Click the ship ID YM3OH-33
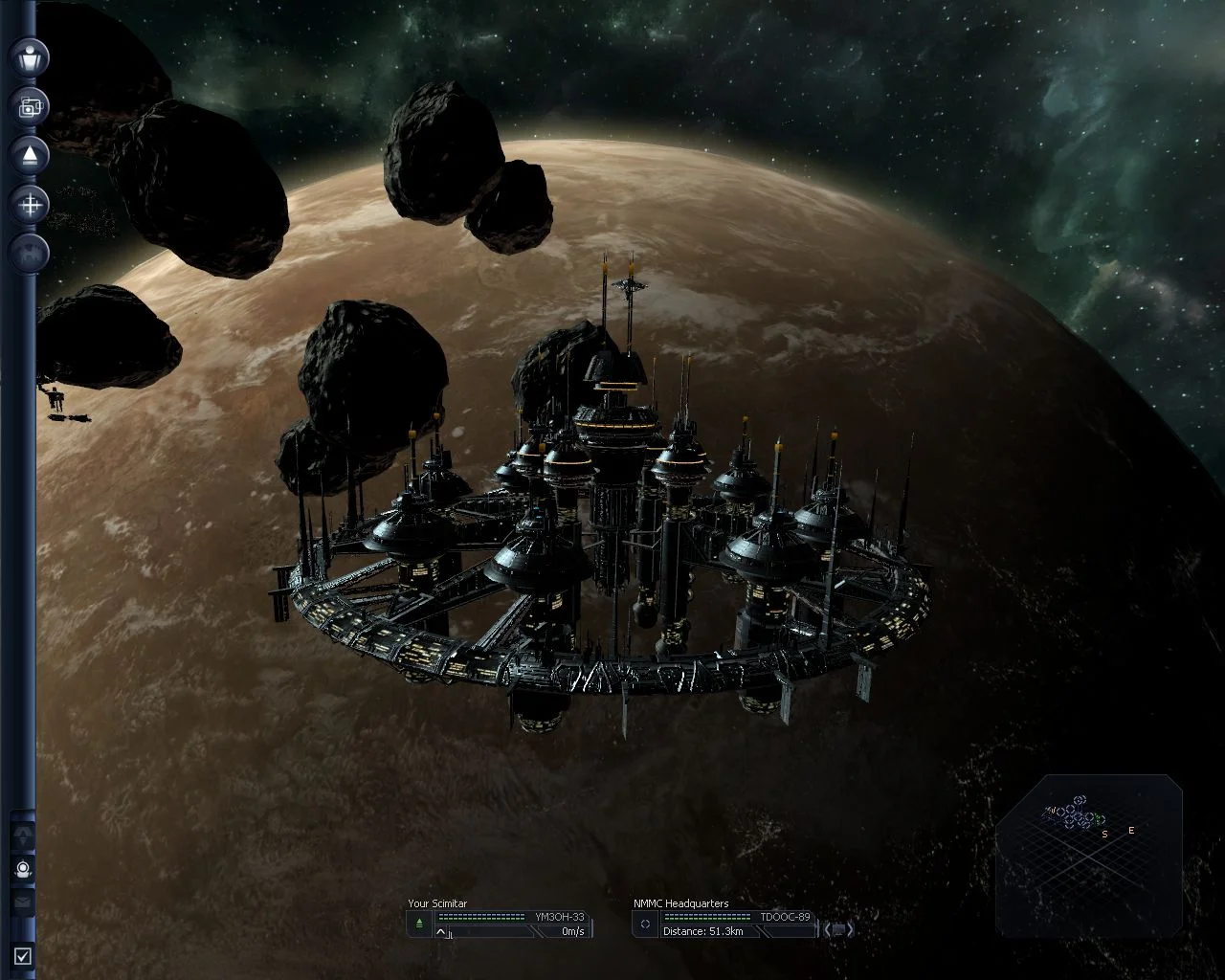 tap(558, 917)
